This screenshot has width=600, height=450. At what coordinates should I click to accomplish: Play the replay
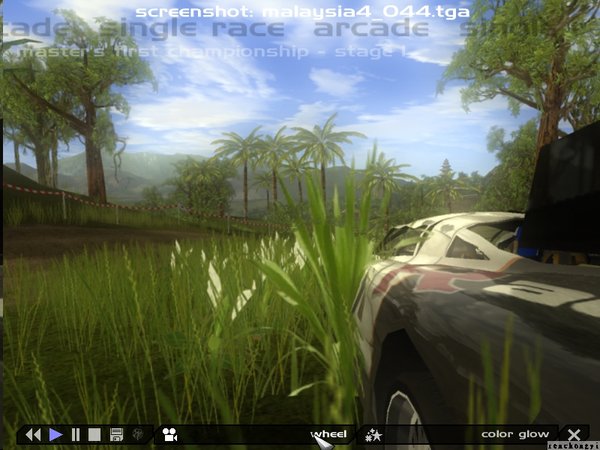click(56, 435)
